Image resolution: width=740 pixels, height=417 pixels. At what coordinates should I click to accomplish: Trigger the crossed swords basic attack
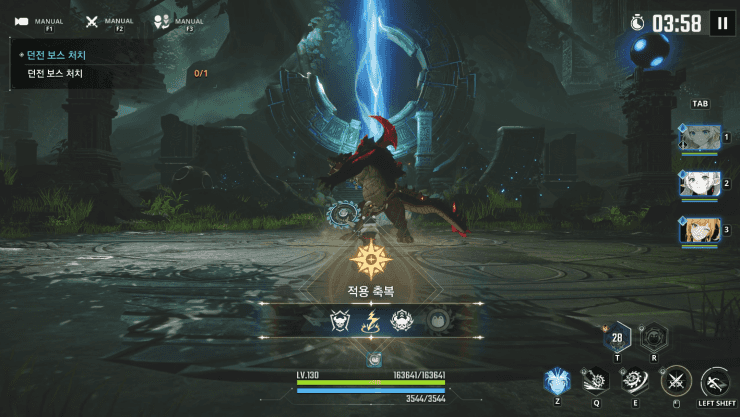tap(677, 380)
